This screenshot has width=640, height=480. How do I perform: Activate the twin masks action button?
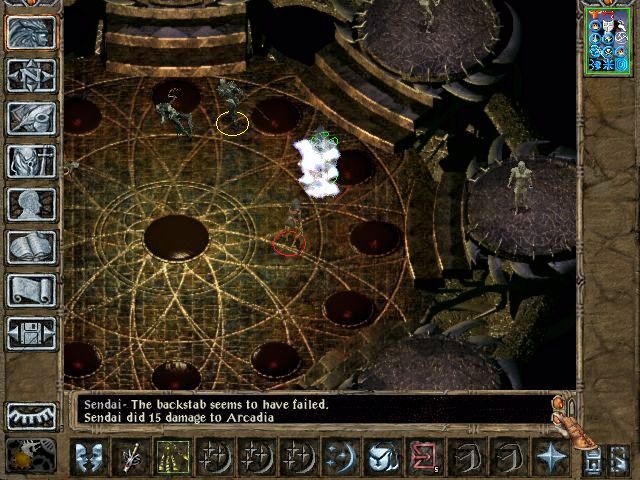tap(89, 457)
